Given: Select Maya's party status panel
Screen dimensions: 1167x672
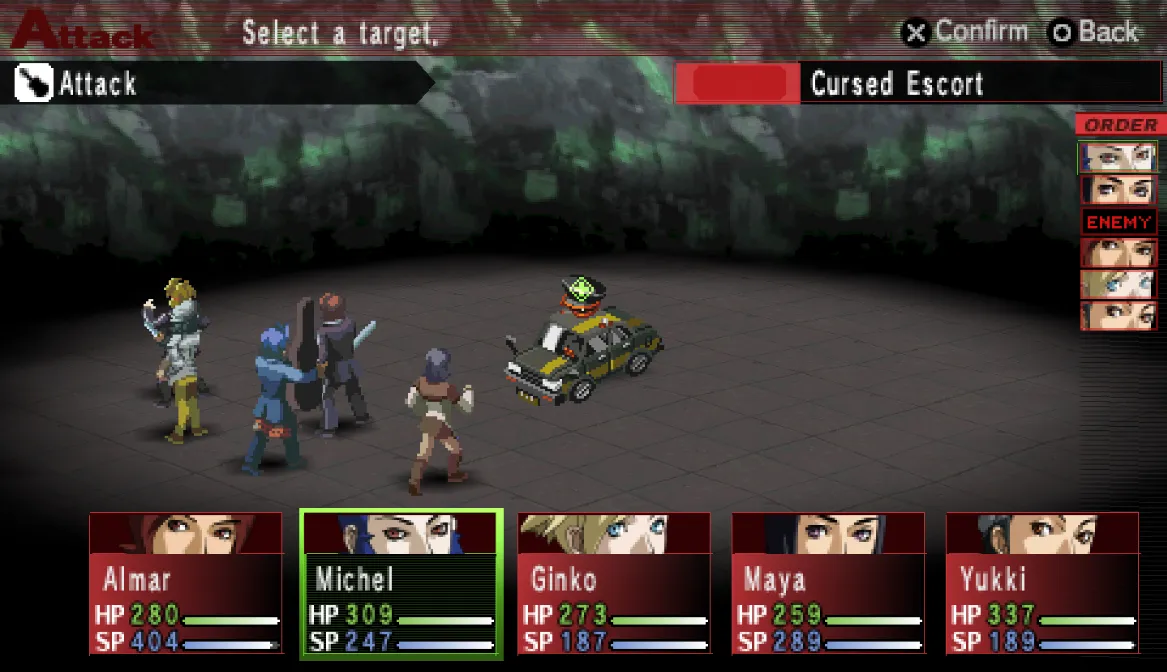Looking at the screenshot, I should [828, 583].
